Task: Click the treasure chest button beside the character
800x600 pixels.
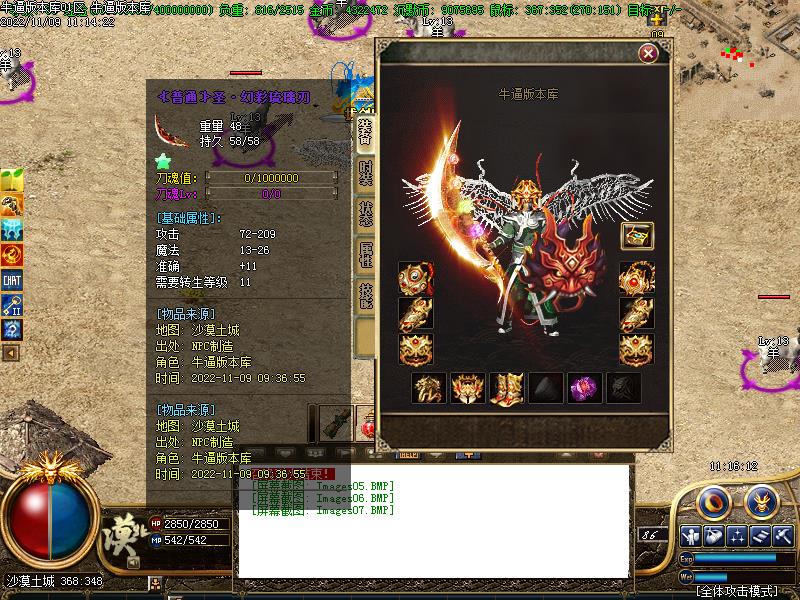Action: [x=637, y=236]
